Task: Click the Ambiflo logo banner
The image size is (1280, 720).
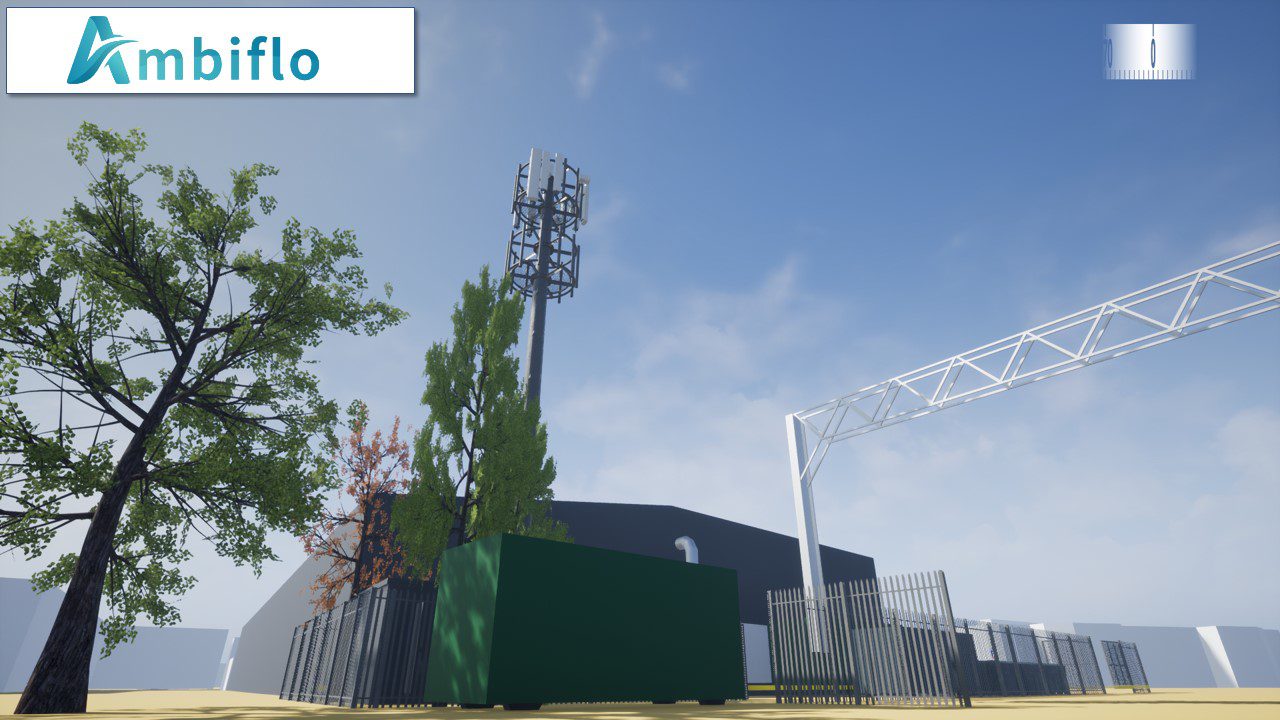Action: [210, 51]
